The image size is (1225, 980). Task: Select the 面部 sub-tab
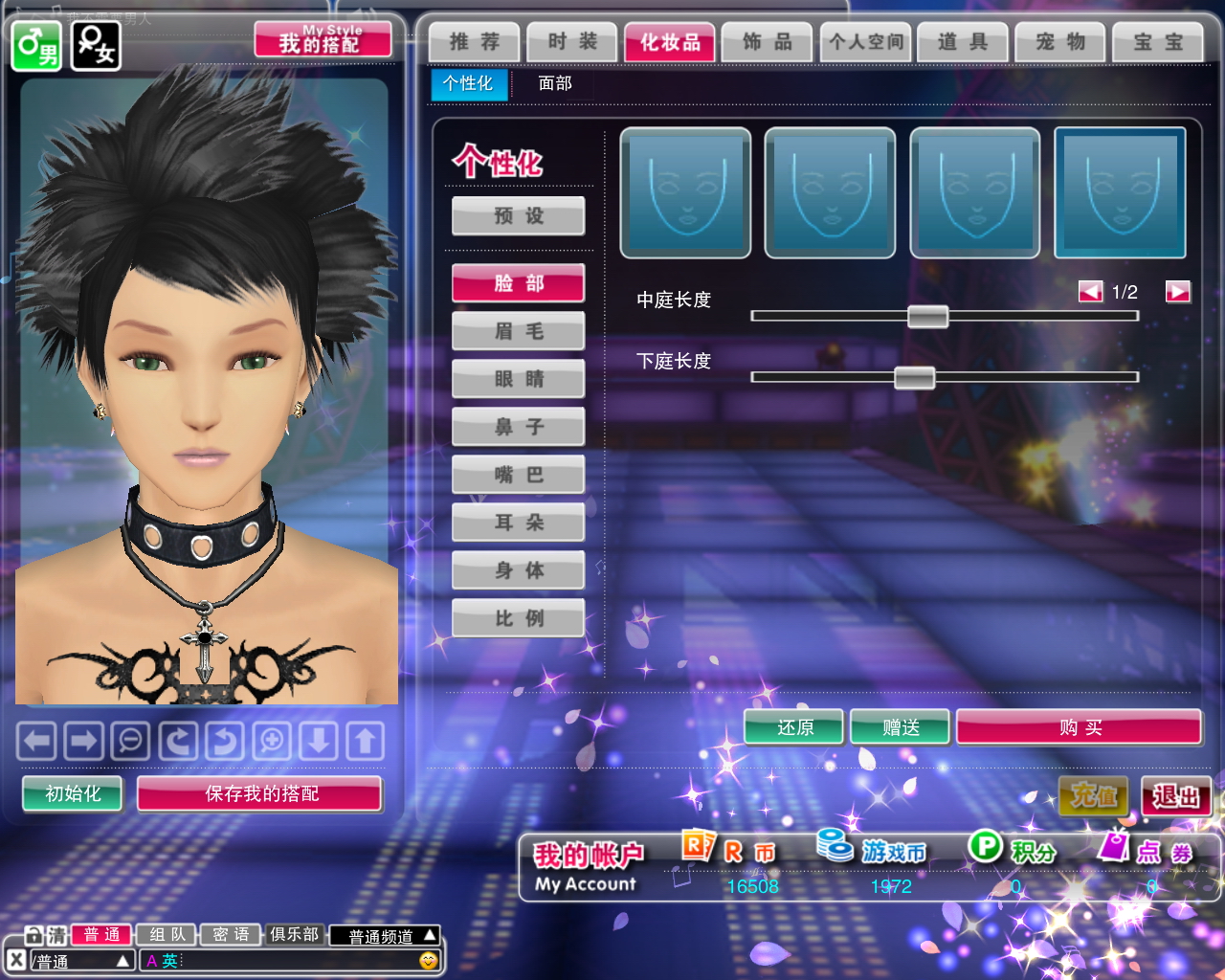coord(555,83)
